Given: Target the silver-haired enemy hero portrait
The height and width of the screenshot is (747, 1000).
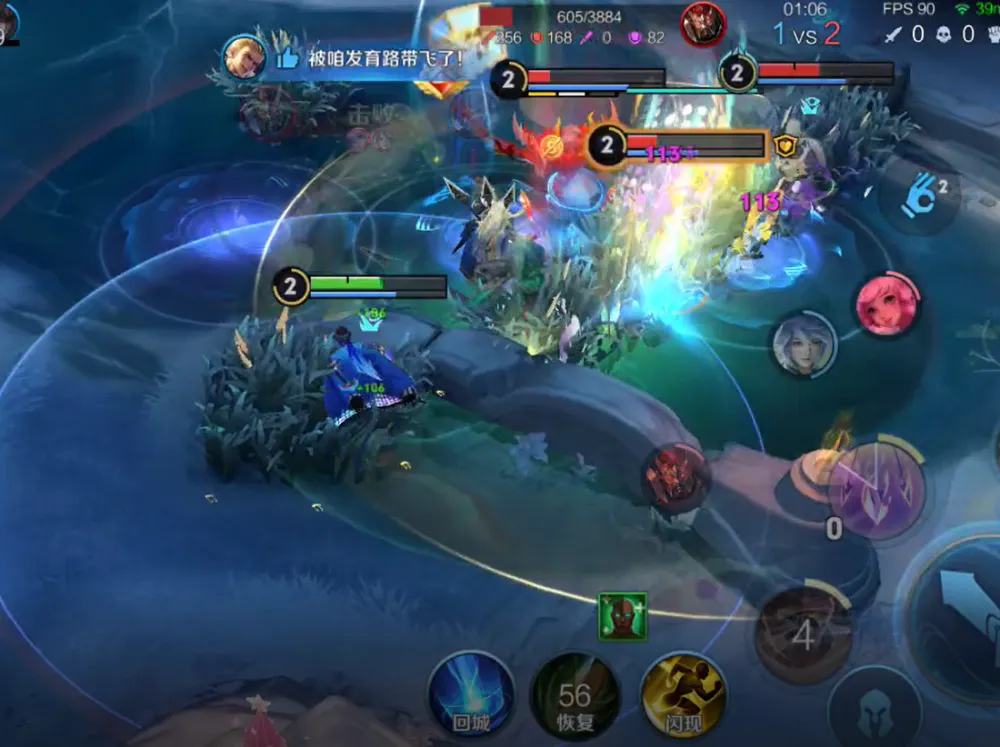Looking at the screenshot, I should [804, 345].
